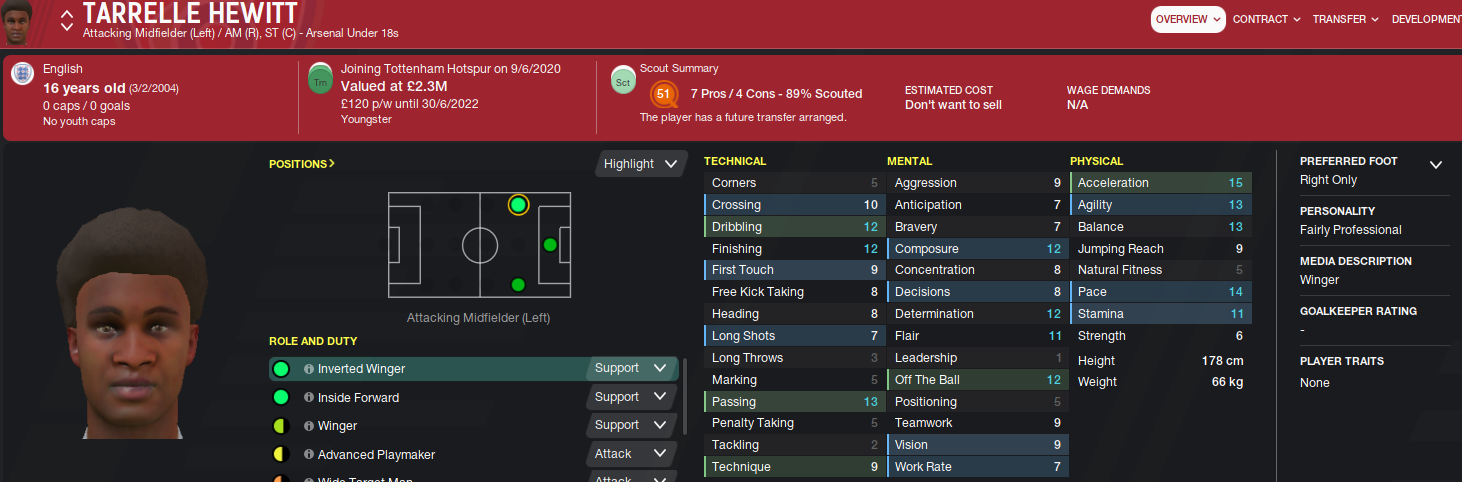Select the left attacking midfielder pitch marker

(518, 205)
